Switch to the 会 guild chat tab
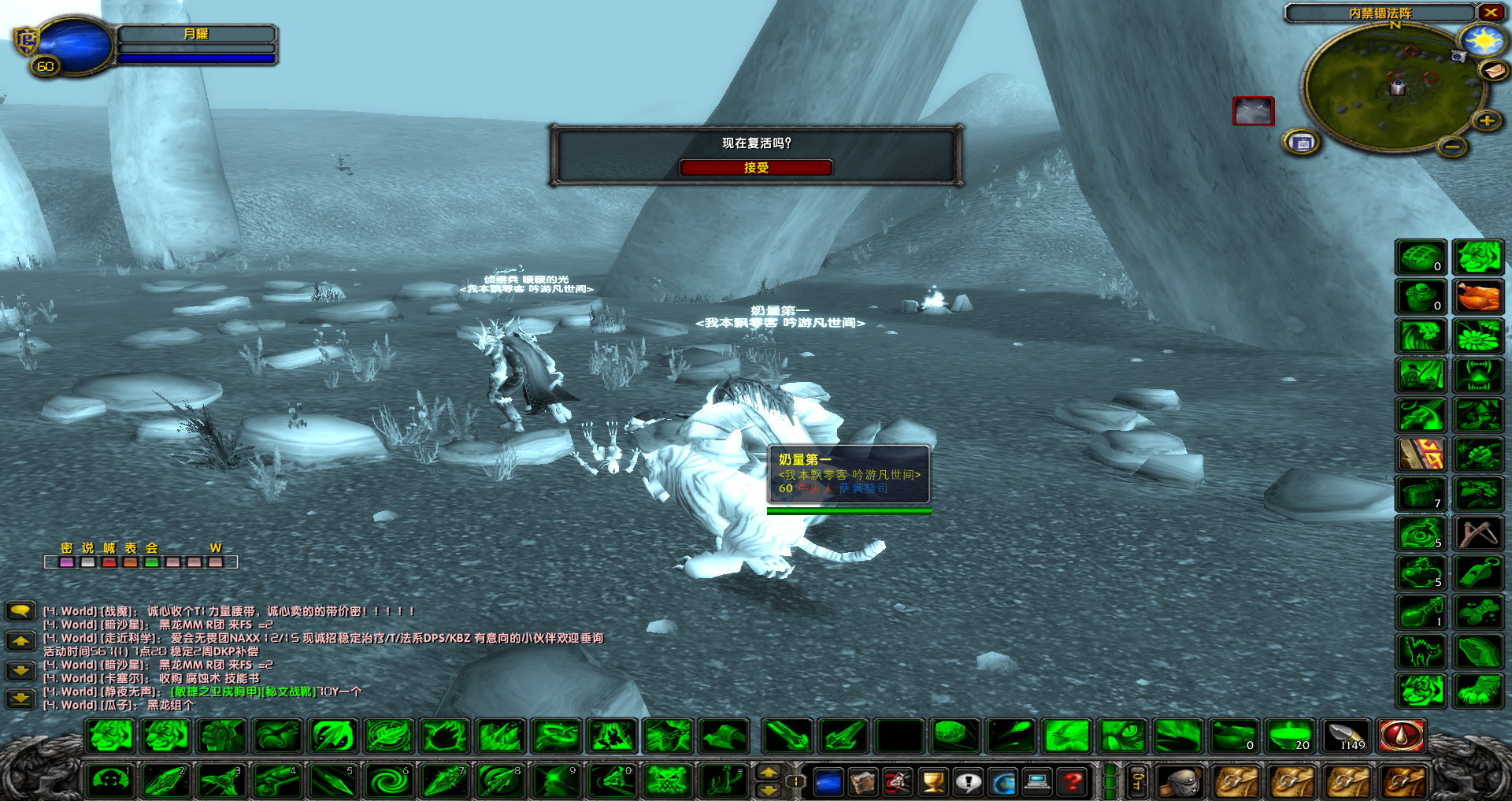Image resolution: width=1512 pixels, height=801 pixels. [151, 548]
